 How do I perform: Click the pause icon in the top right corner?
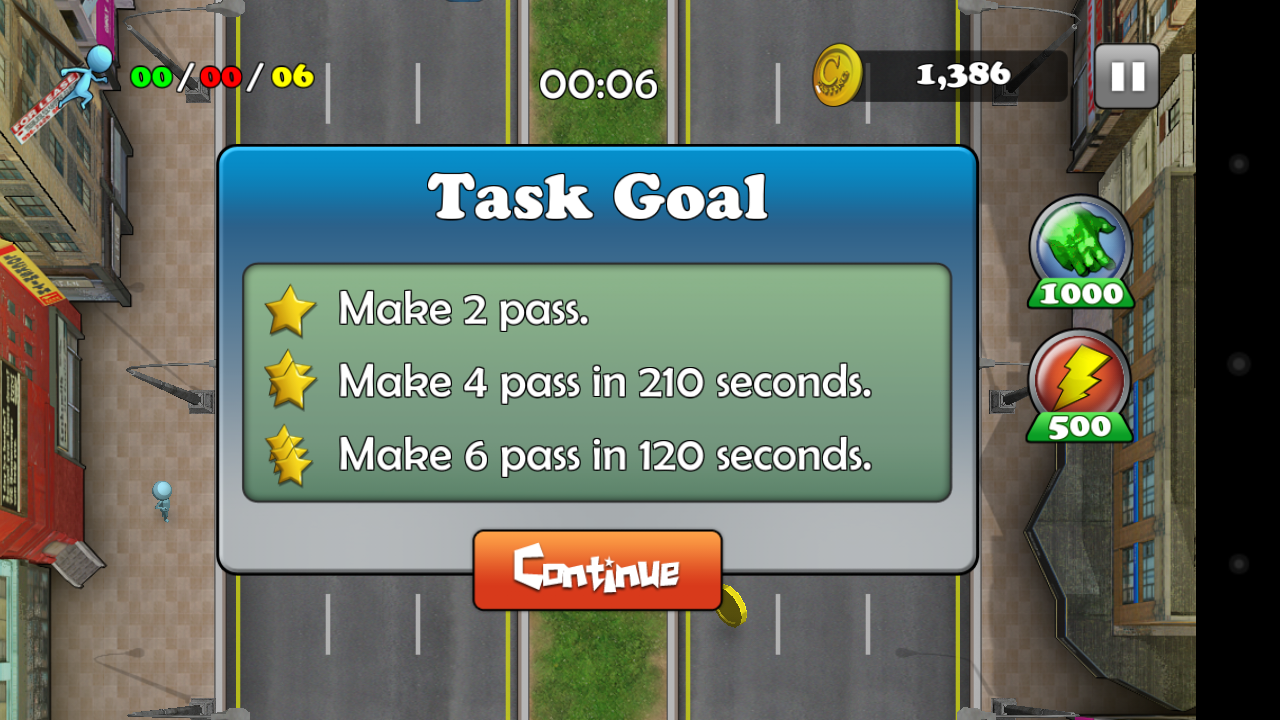coord(1126,74)
